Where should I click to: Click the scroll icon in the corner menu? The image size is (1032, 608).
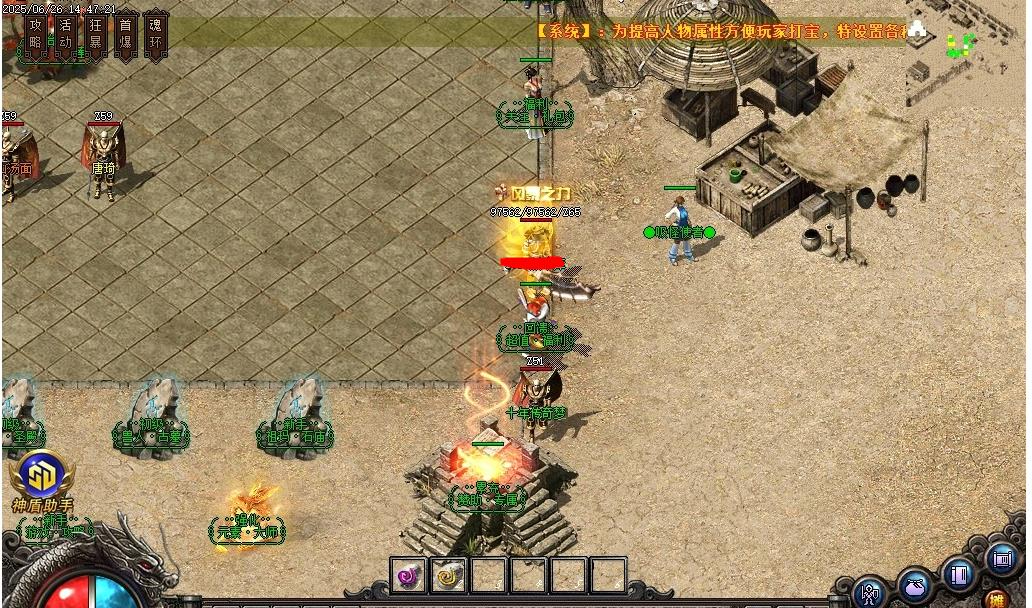tap(1001, 558)
